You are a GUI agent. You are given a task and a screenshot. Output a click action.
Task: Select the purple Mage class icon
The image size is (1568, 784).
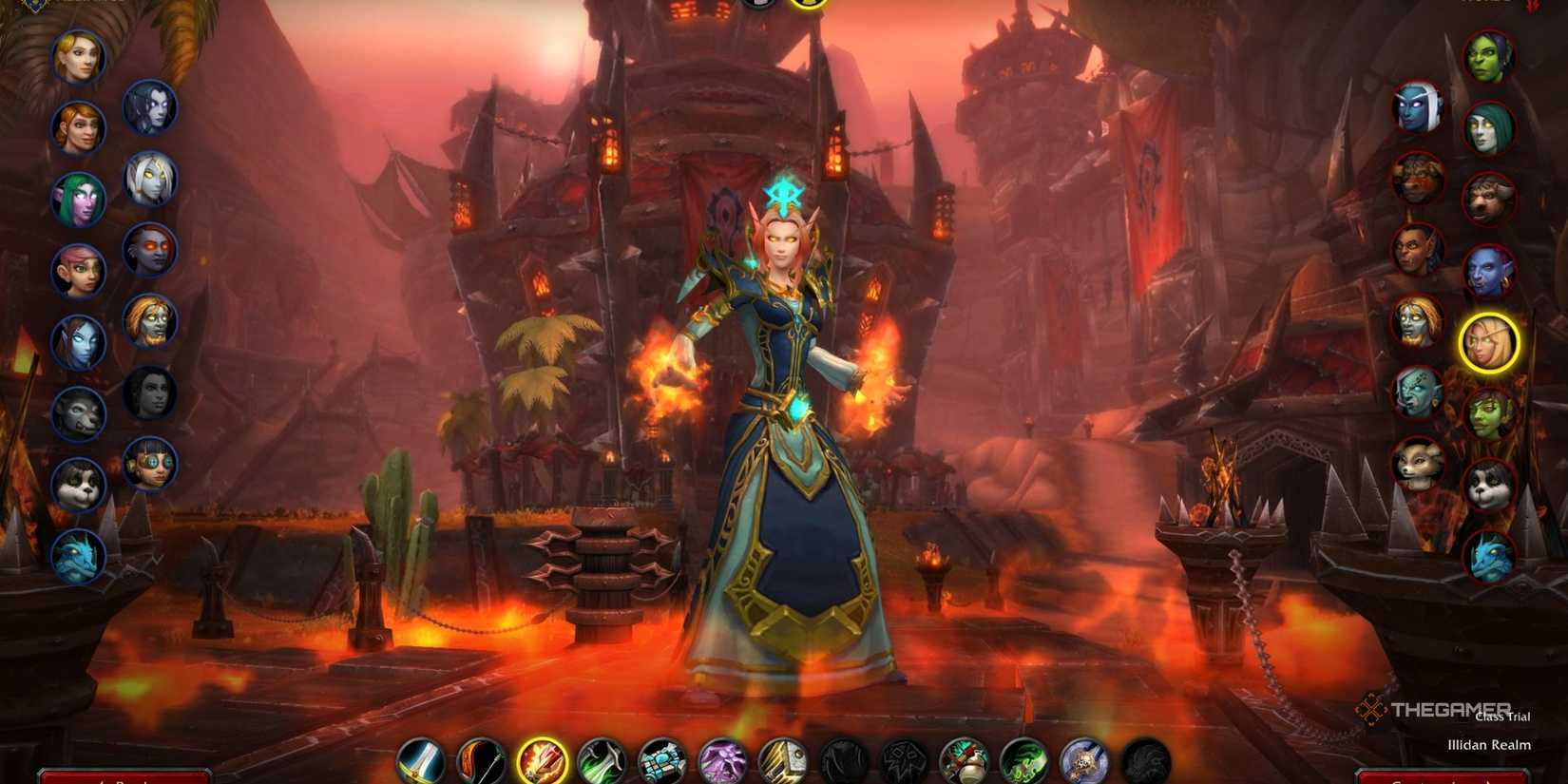(x=722, y=760)
